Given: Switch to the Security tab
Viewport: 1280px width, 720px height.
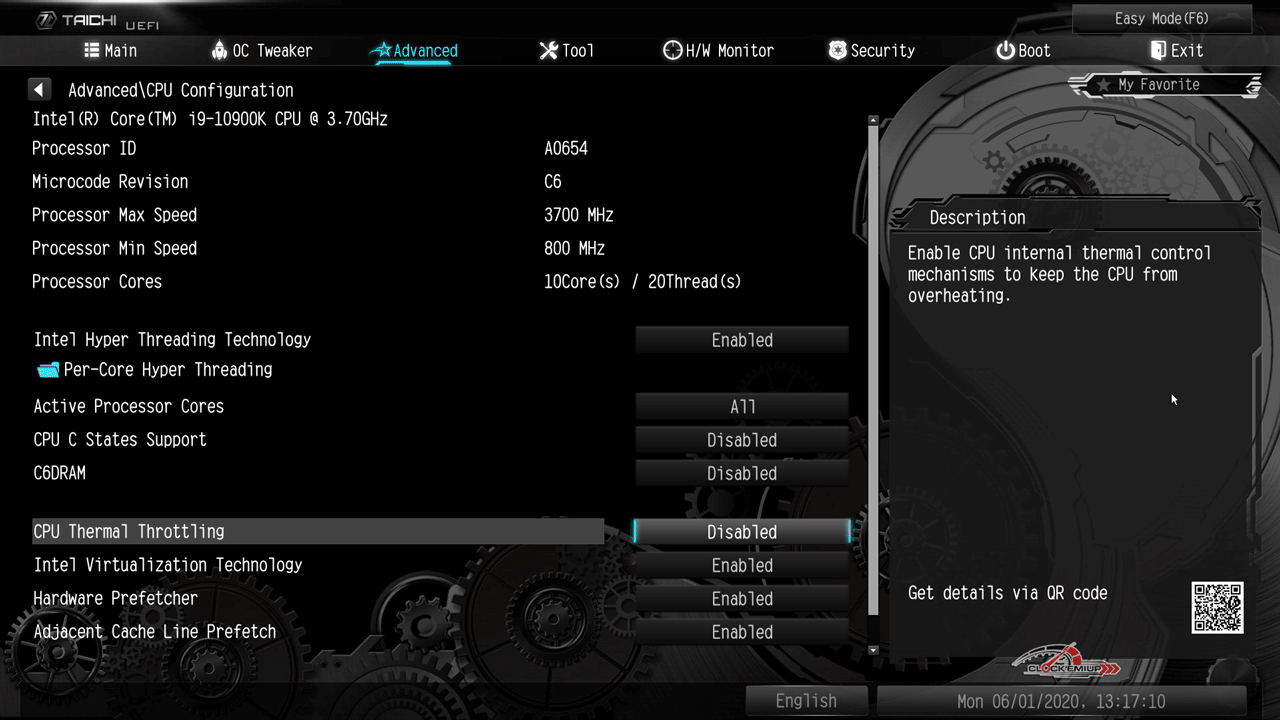Looking at the screenshot, I should click(871, 51).
